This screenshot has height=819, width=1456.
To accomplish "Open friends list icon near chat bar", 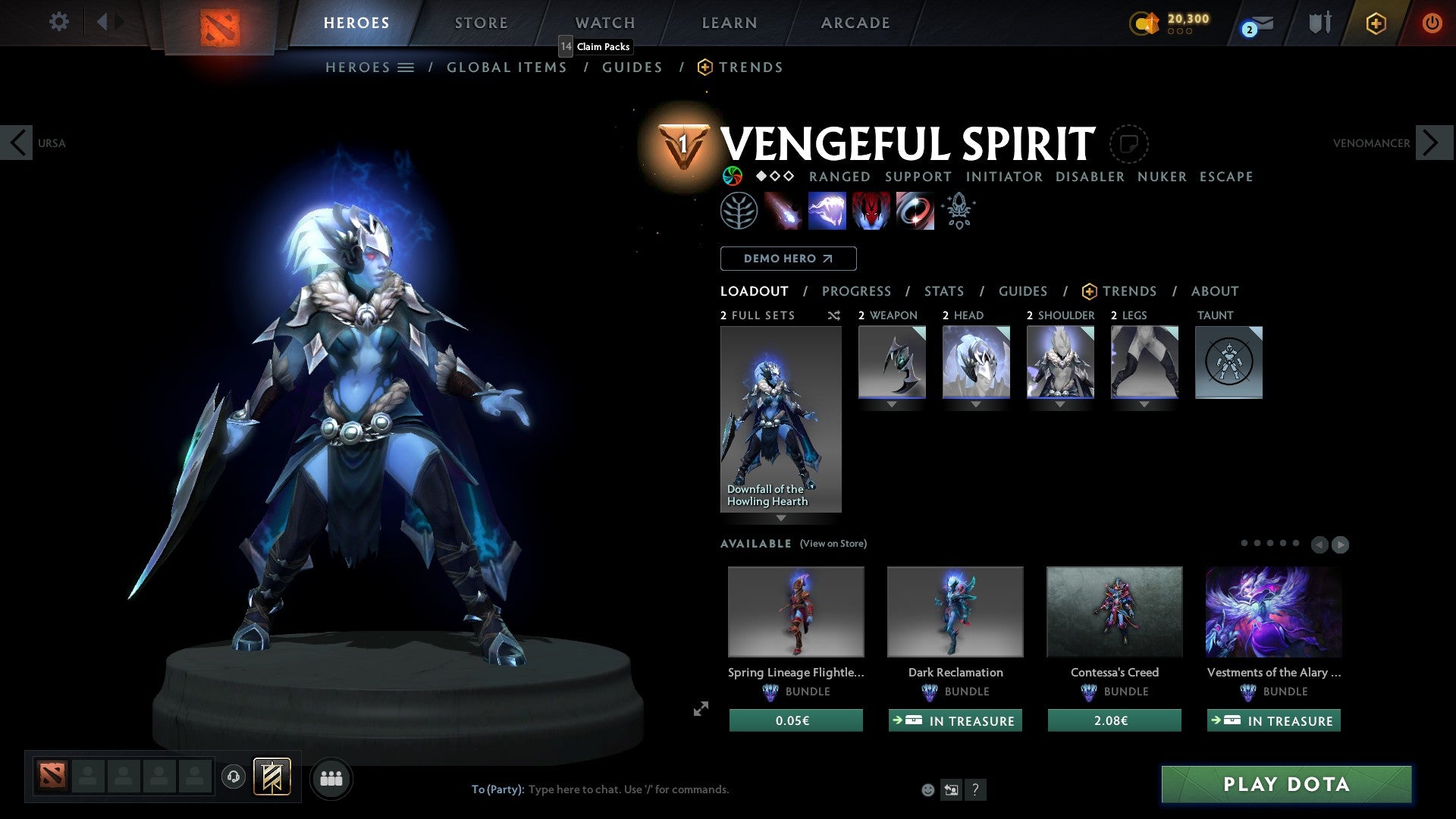I will coord(331,778).
